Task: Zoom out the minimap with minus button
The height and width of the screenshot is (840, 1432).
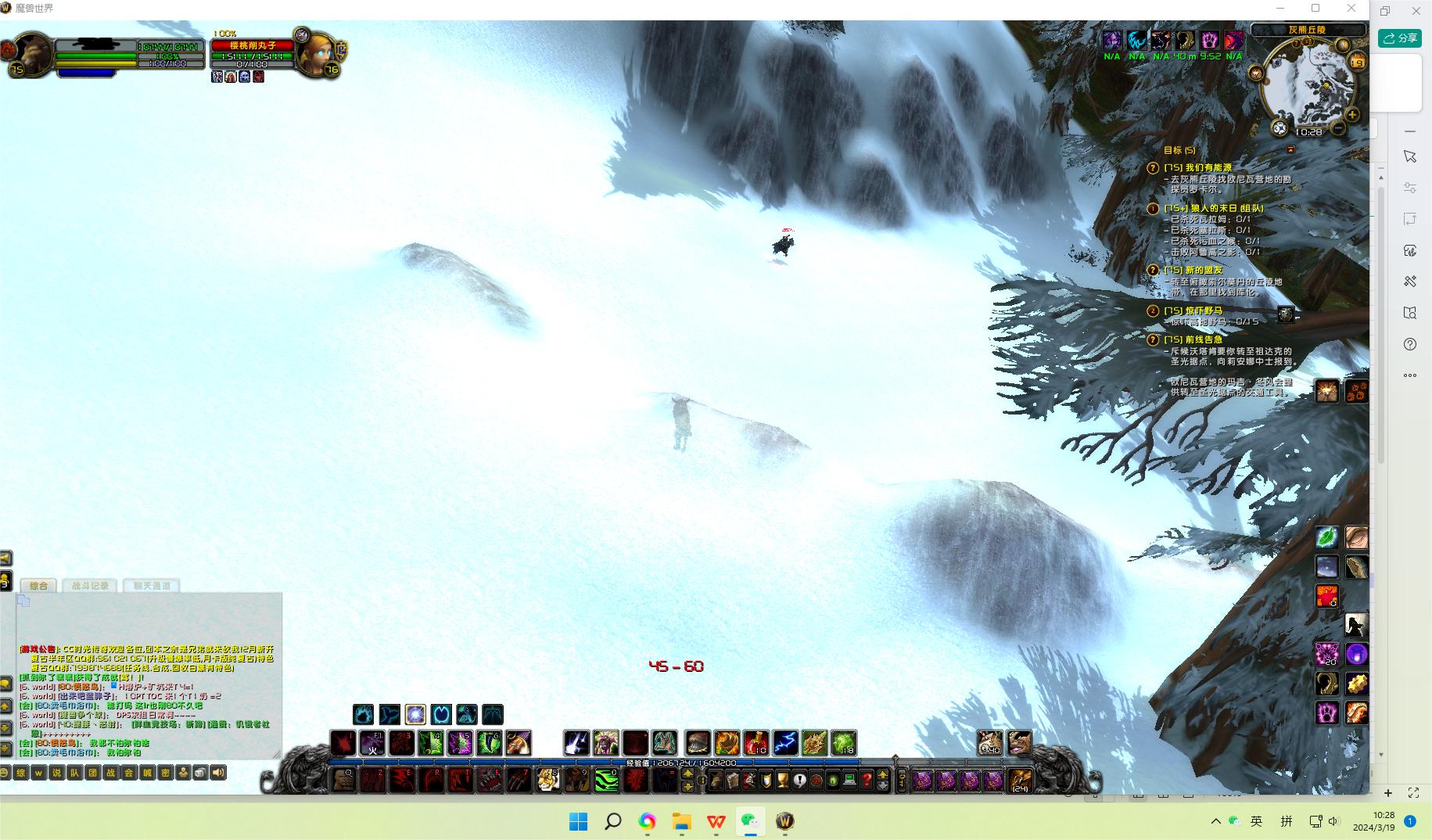Action: tap(1338, 128)
